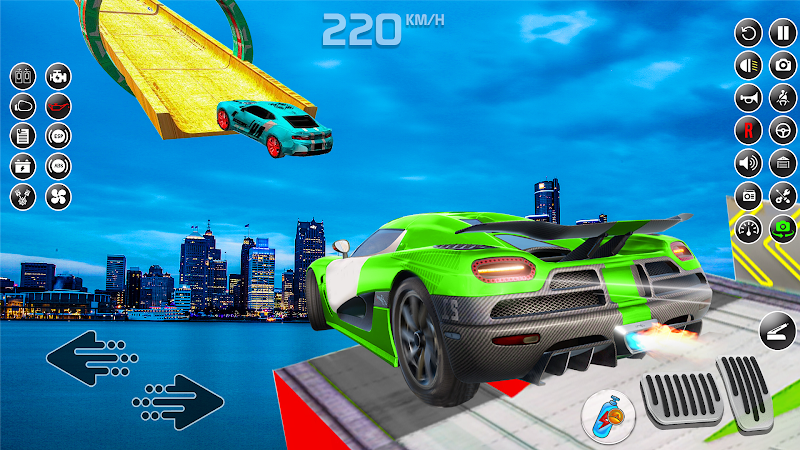The image size is (800, 450).
Task: Take a screenshot with the camera icon
Action: pos(781,66)
